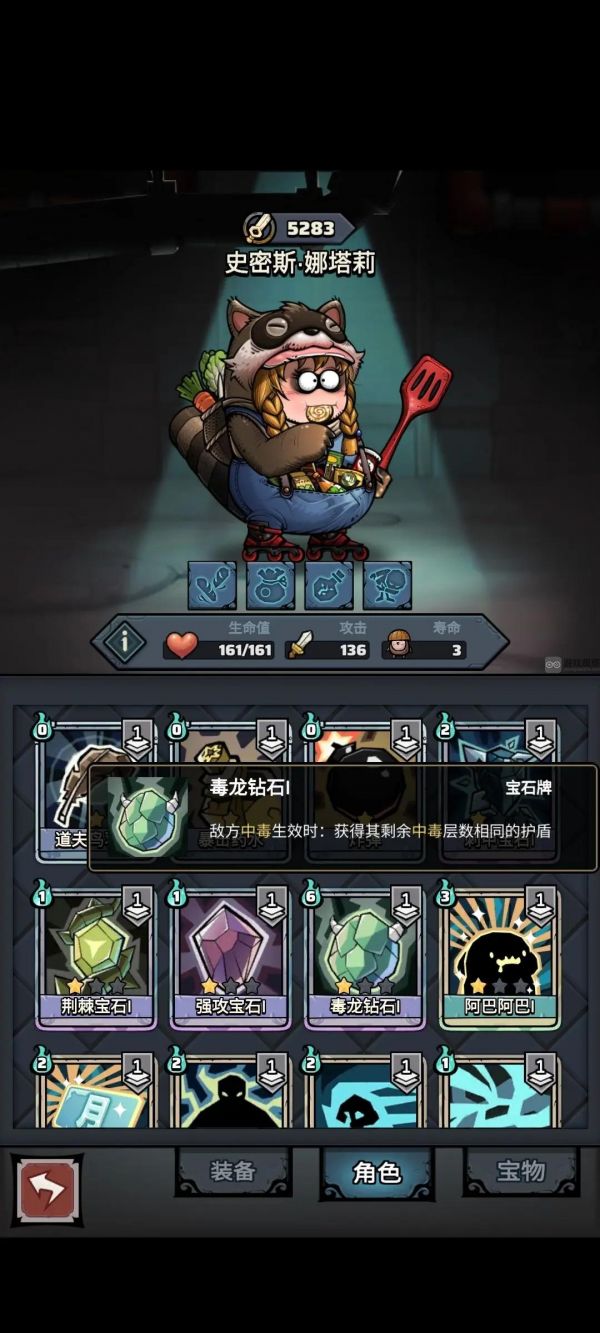The height and width of the screenshot is (1333, 600).
Task: Go back with the red arrow button
Action: pos(47,1189)
